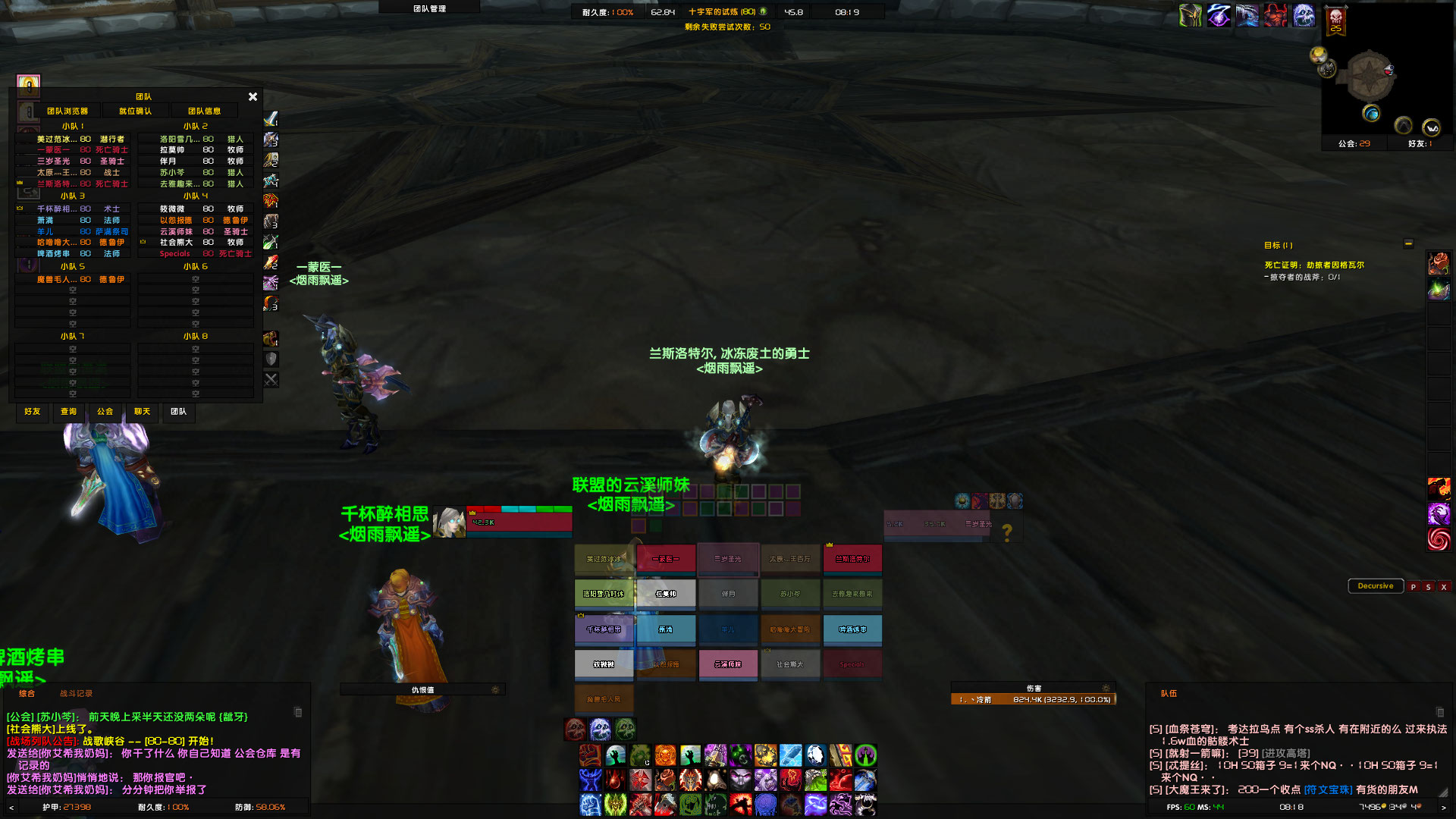Click the Decursive button
The width and height of the screenshot is (1456, 819).
1376,585
